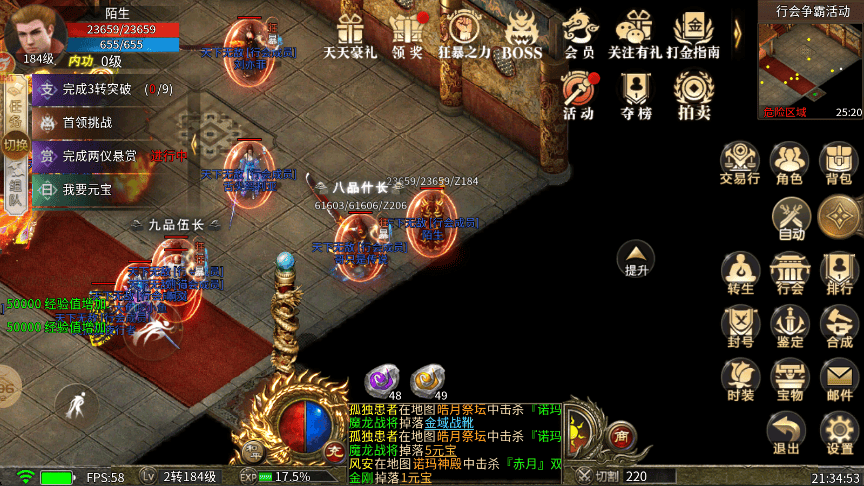Open the 角色 character sheet

coord(789,164)
